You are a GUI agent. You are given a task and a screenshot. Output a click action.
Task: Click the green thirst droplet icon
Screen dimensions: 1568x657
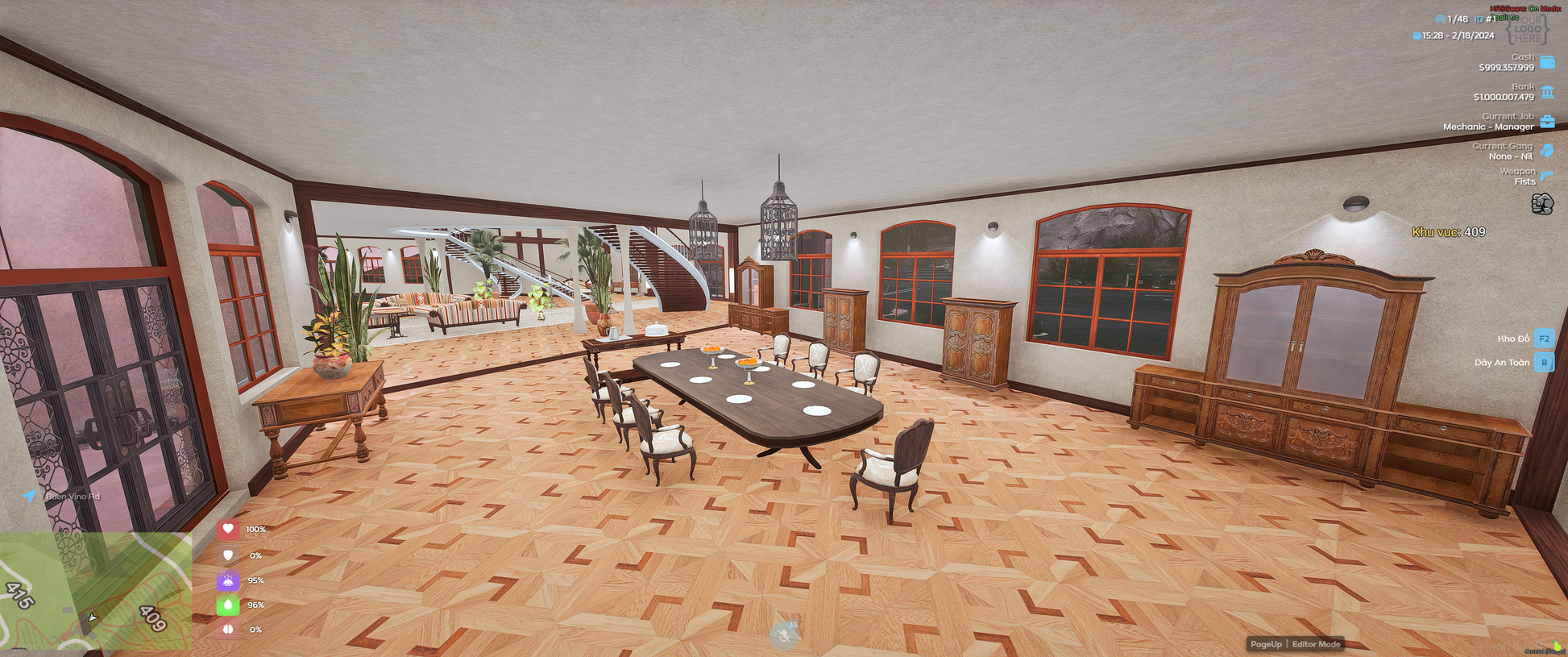click(x=228, y=605)
